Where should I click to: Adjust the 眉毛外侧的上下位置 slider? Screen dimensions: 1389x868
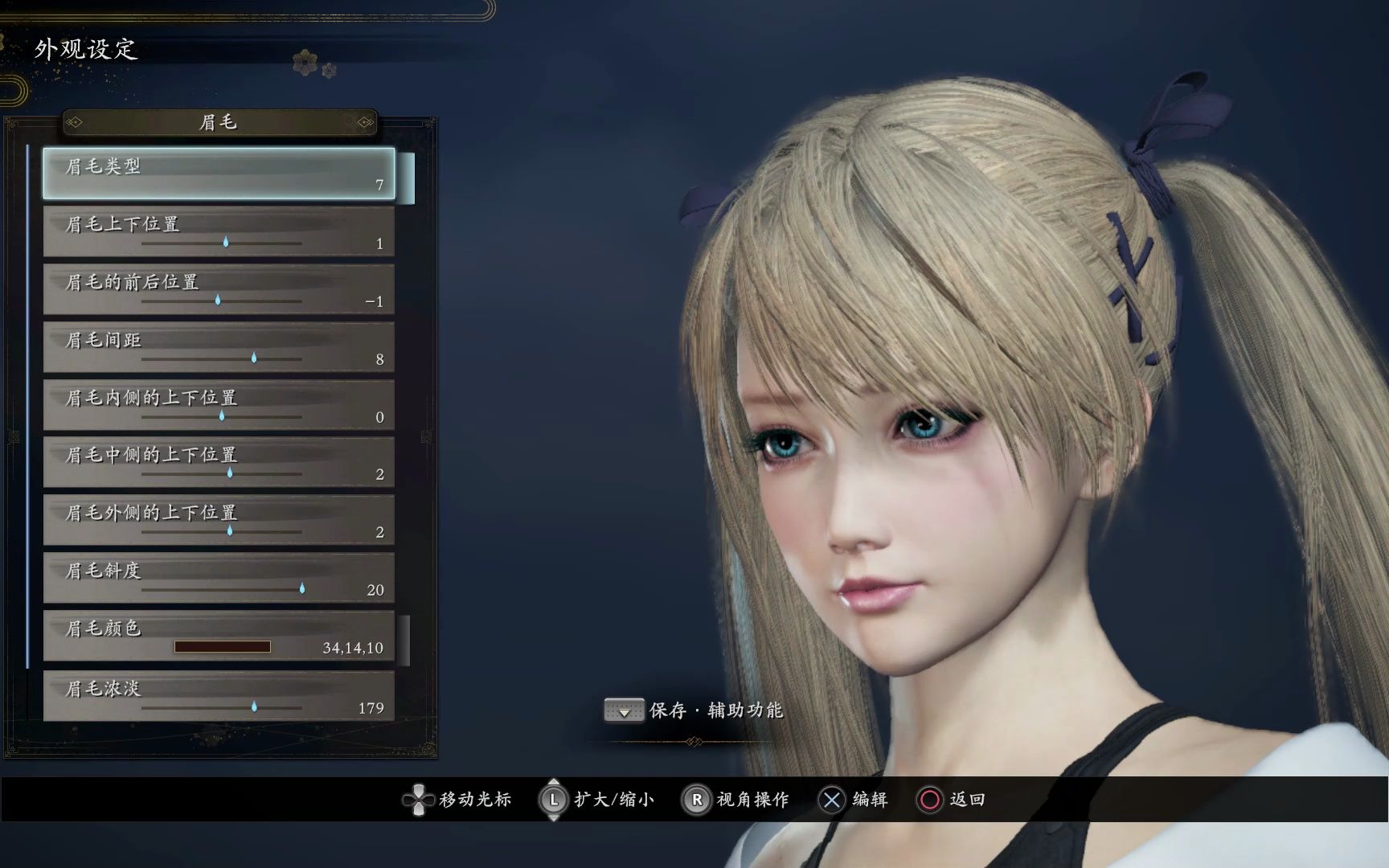pyautogui.click(x=230, y=531)
